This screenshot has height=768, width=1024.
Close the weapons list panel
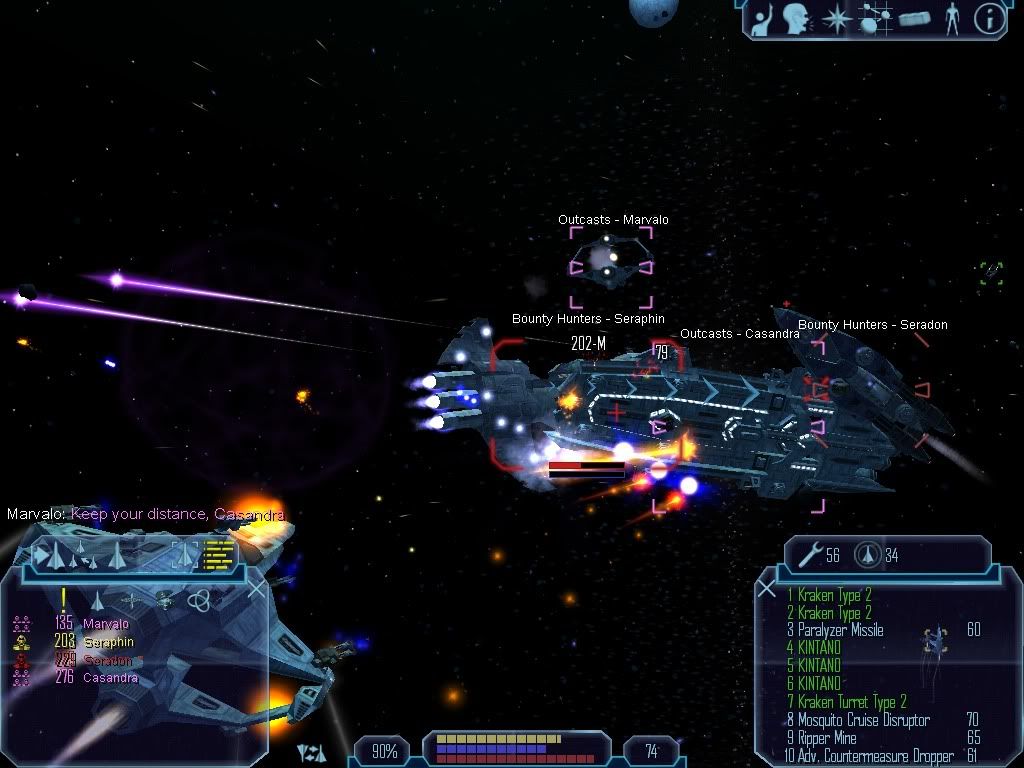click(767, 589)
